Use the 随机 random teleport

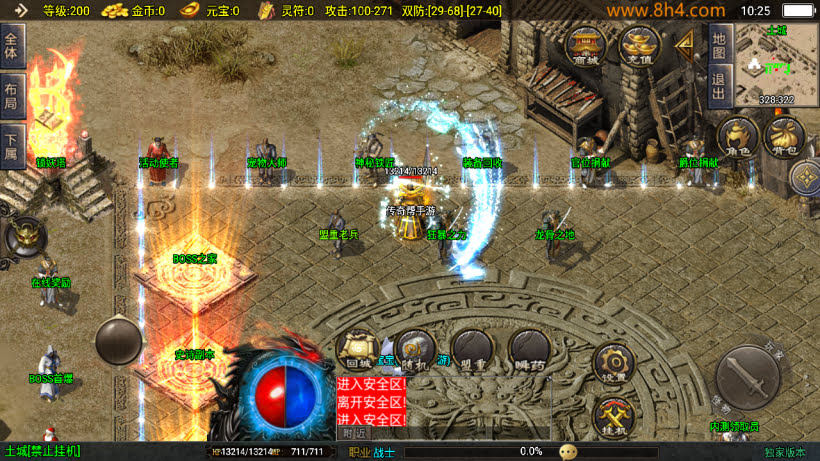[415, 350]
